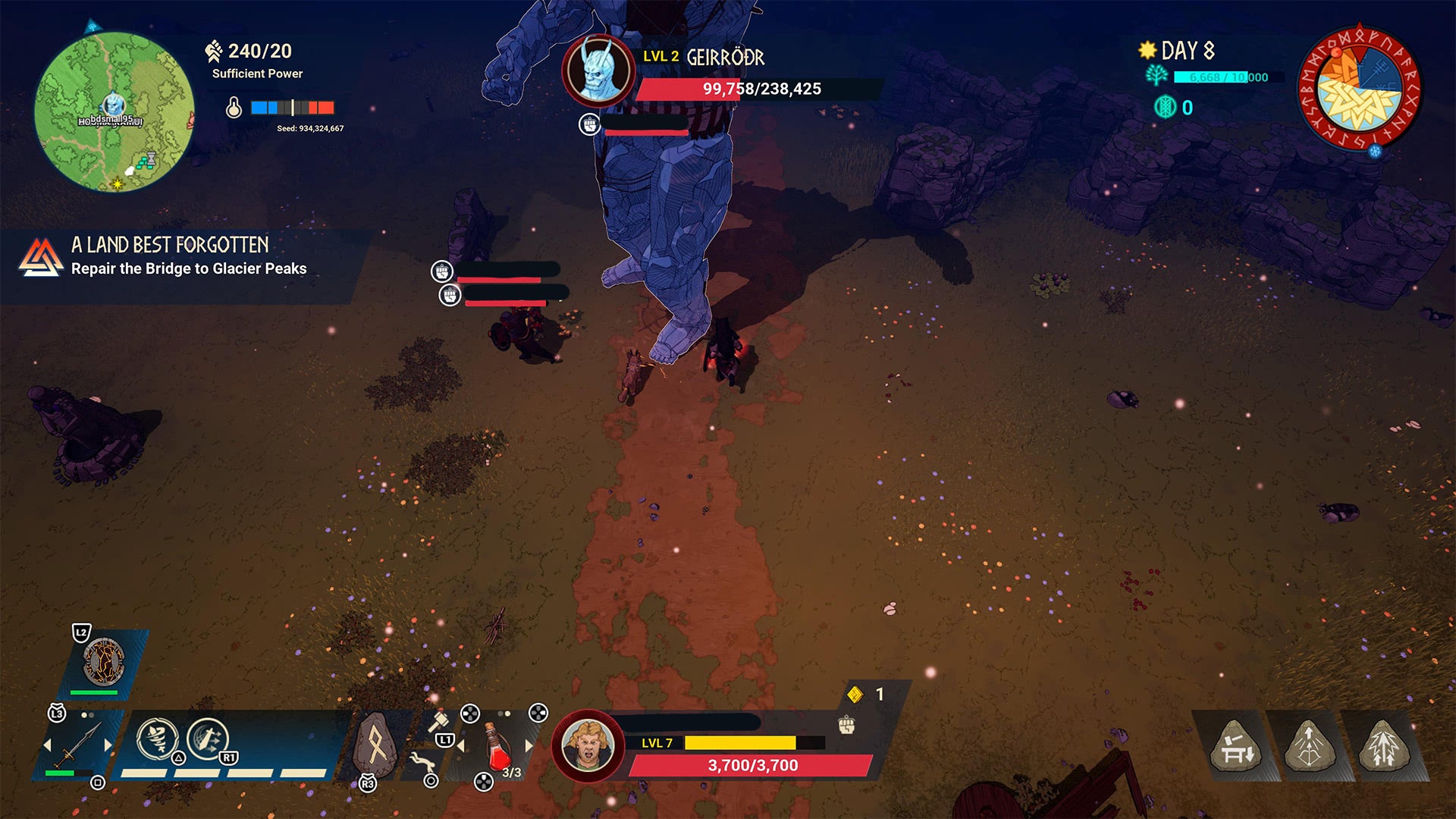1456x819 pixels.
Task: Click the right arrow beside the sword slot
Action: (108, 745)
